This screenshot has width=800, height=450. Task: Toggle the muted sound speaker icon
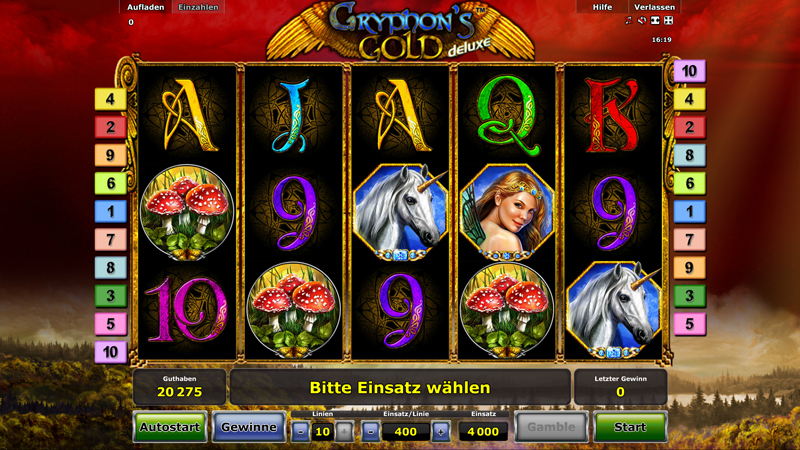pyautogui.click(x=642, y=21)
